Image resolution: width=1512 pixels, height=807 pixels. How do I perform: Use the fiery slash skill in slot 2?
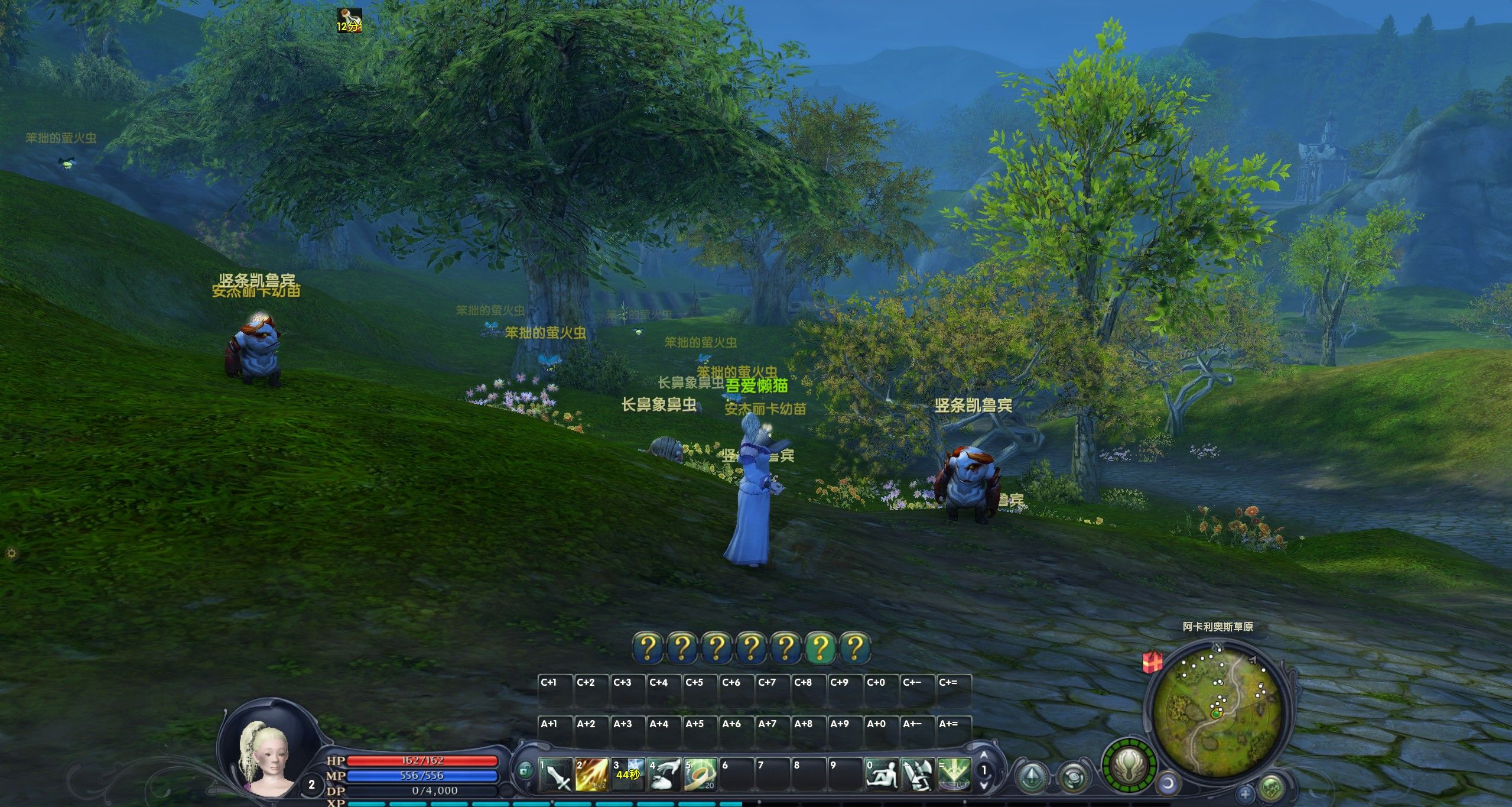[592, 774]
